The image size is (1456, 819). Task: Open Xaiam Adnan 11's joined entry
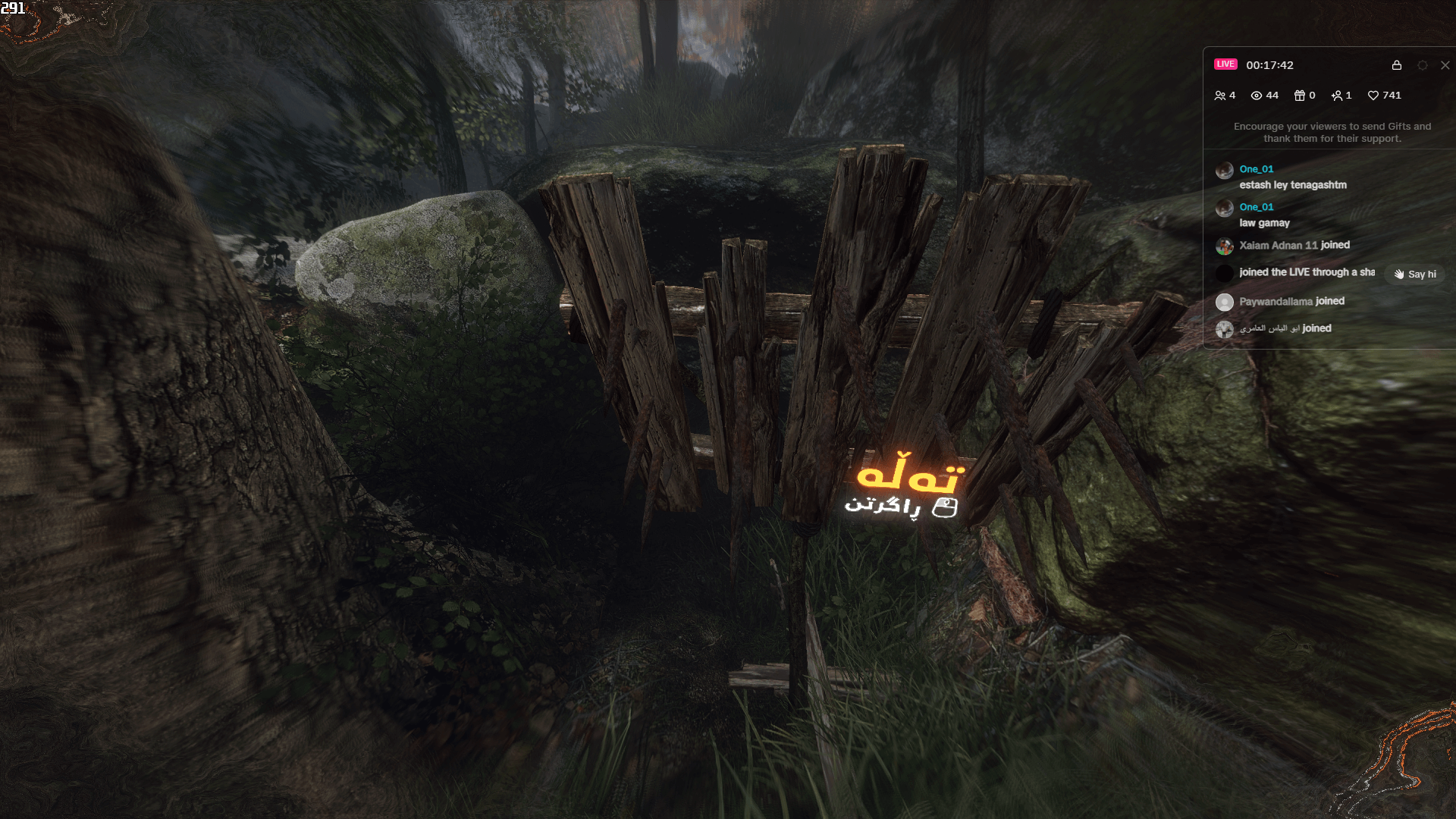(1294, 245)
